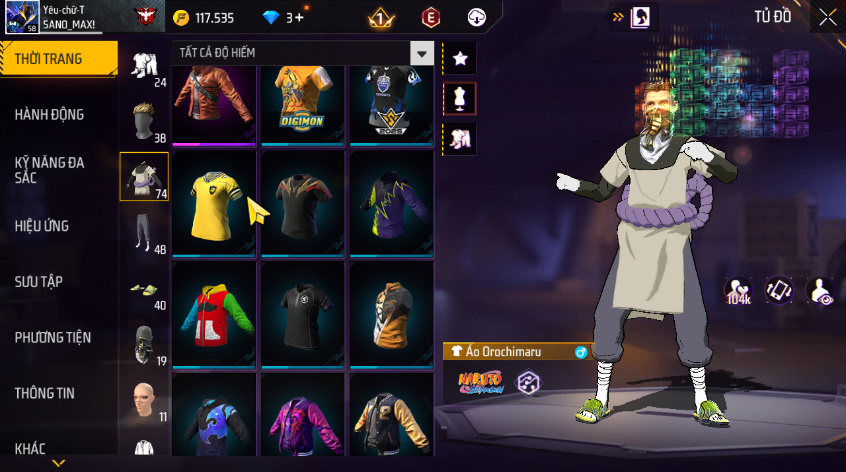Open the PHƯƠNG TIỆN tab

pos(52,337)
